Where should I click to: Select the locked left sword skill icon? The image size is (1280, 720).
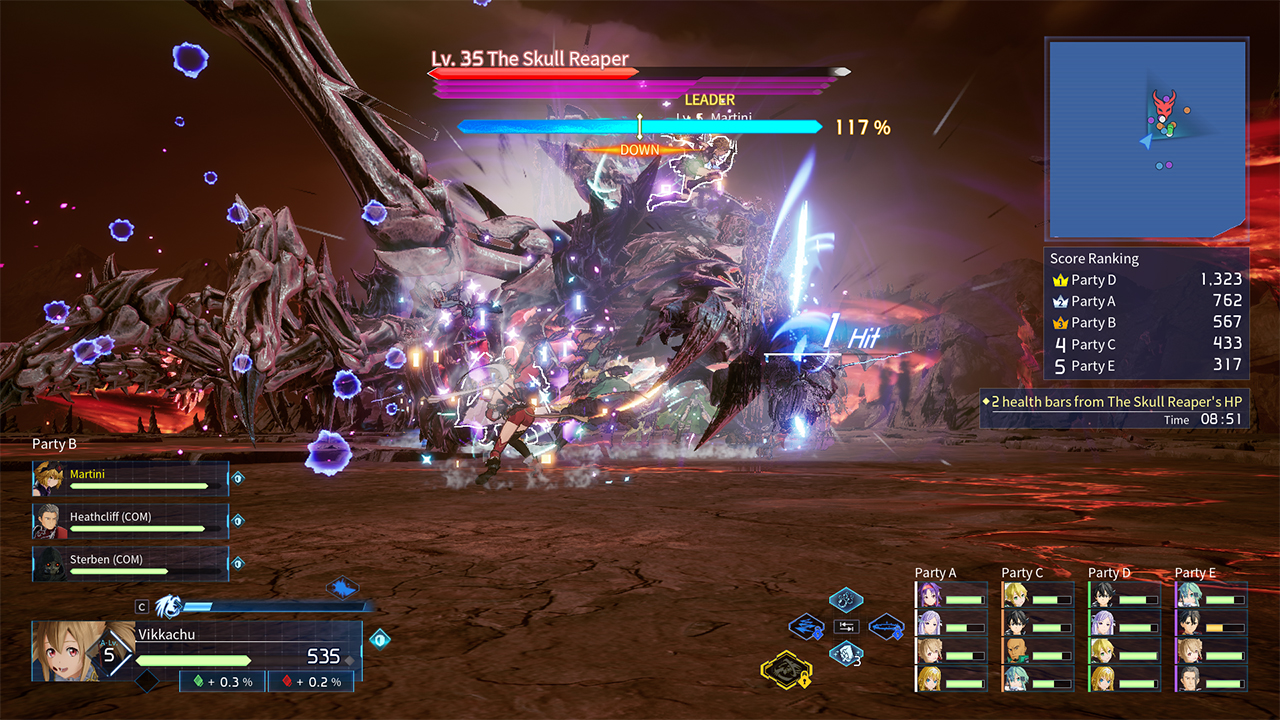click(x=806, y=627)
